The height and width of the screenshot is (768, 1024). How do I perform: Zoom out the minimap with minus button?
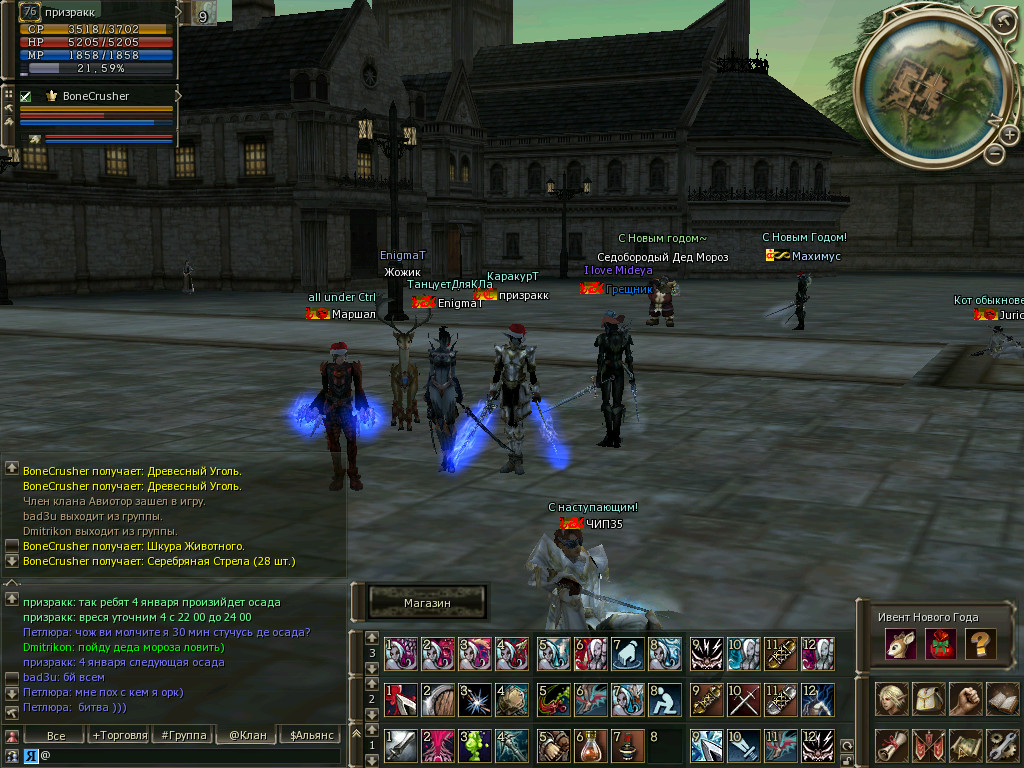[993, 154]
